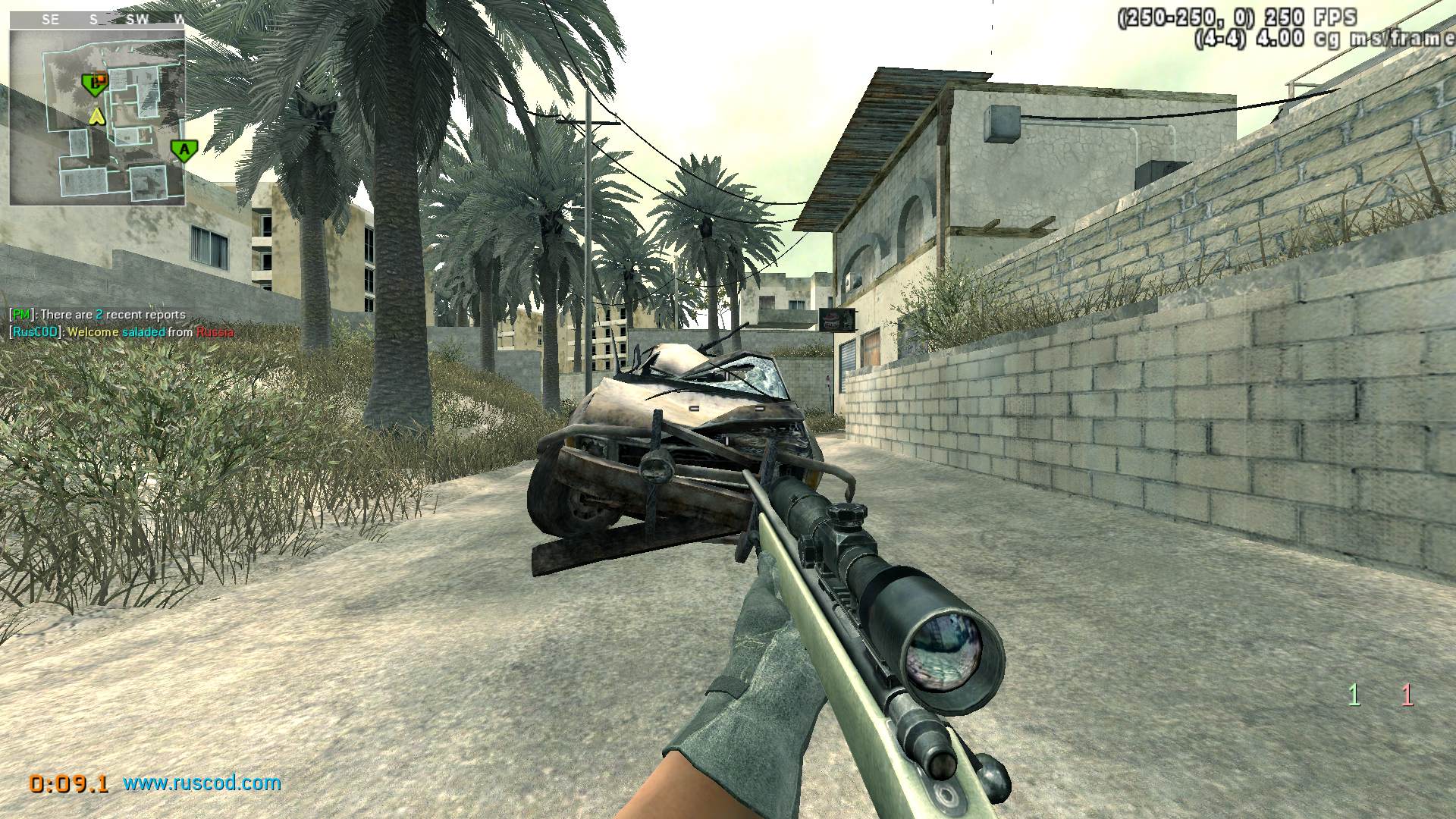Click the minimap in the corner
Viewport: 1456px width, 819px height.
pyautogui.click(x=97, y=118)
